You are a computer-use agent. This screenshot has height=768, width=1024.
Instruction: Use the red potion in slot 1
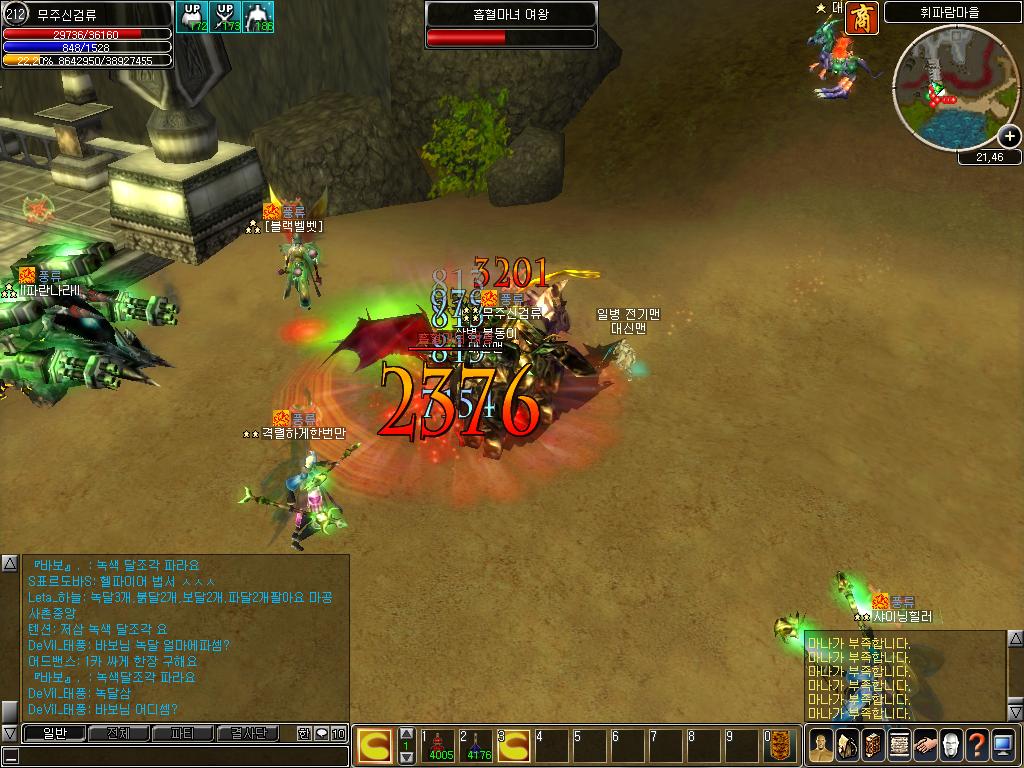[x=440, y=746]
